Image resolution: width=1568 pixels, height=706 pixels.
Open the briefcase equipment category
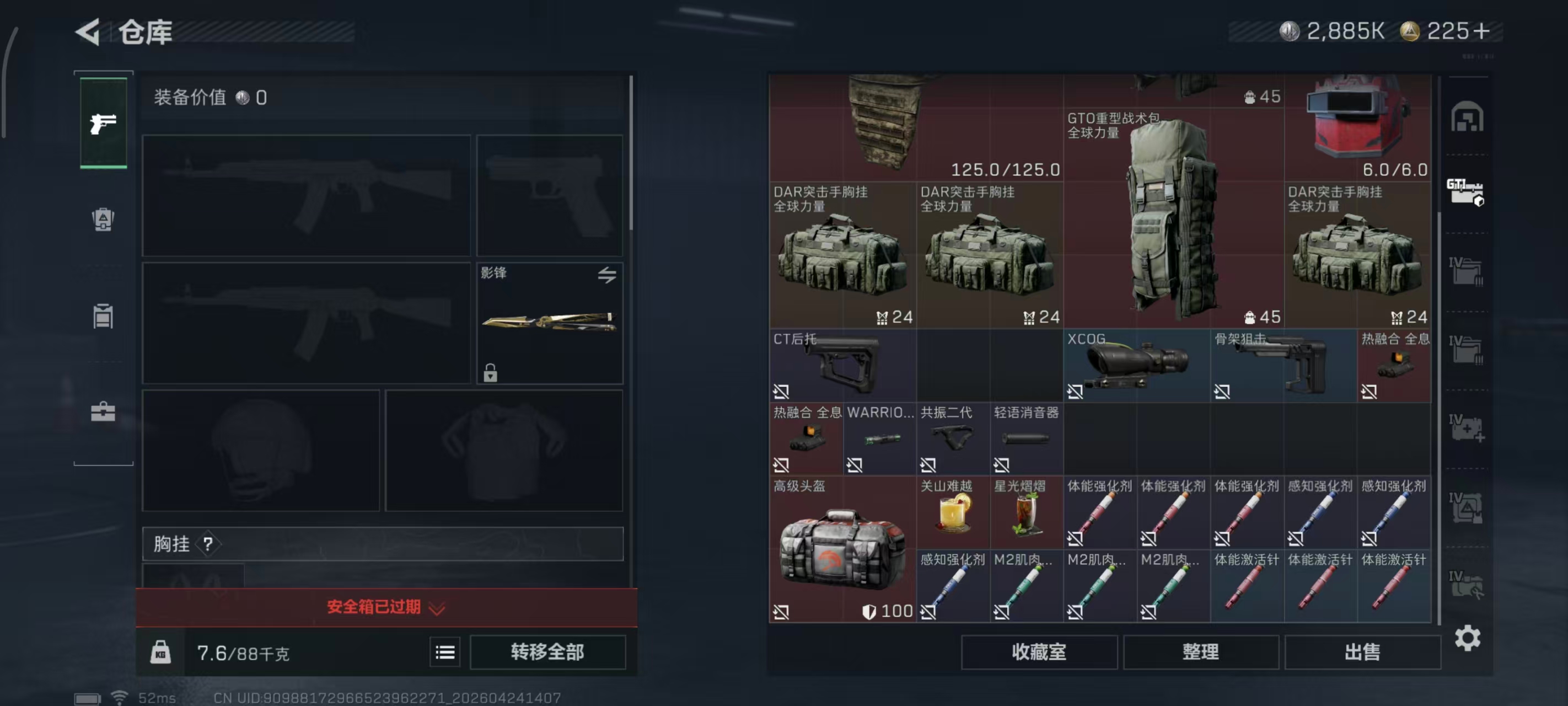(104, 413)
